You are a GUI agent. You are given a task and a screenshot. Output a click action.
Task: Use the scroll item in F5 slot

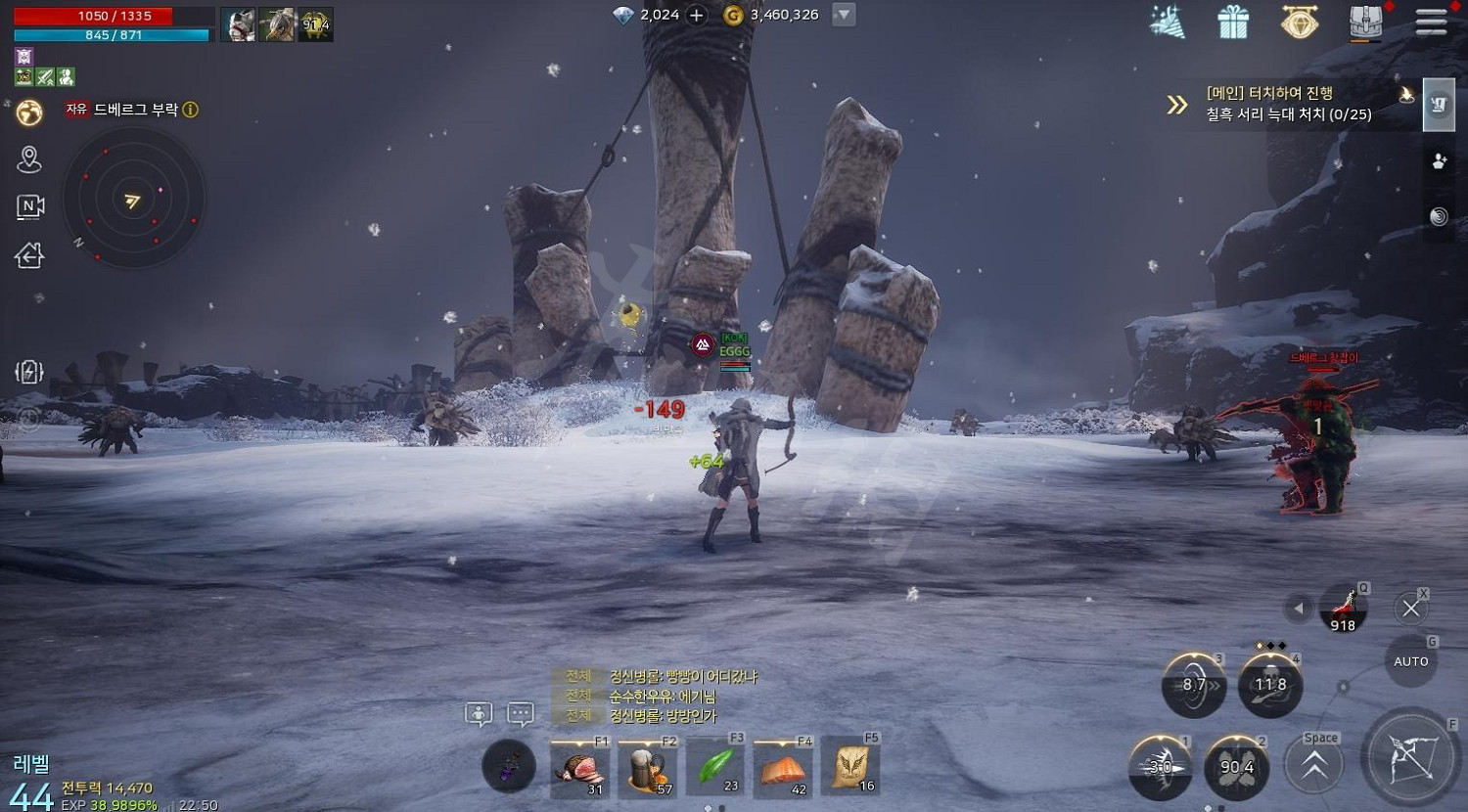pyautogui.click(x=849, y=766)
